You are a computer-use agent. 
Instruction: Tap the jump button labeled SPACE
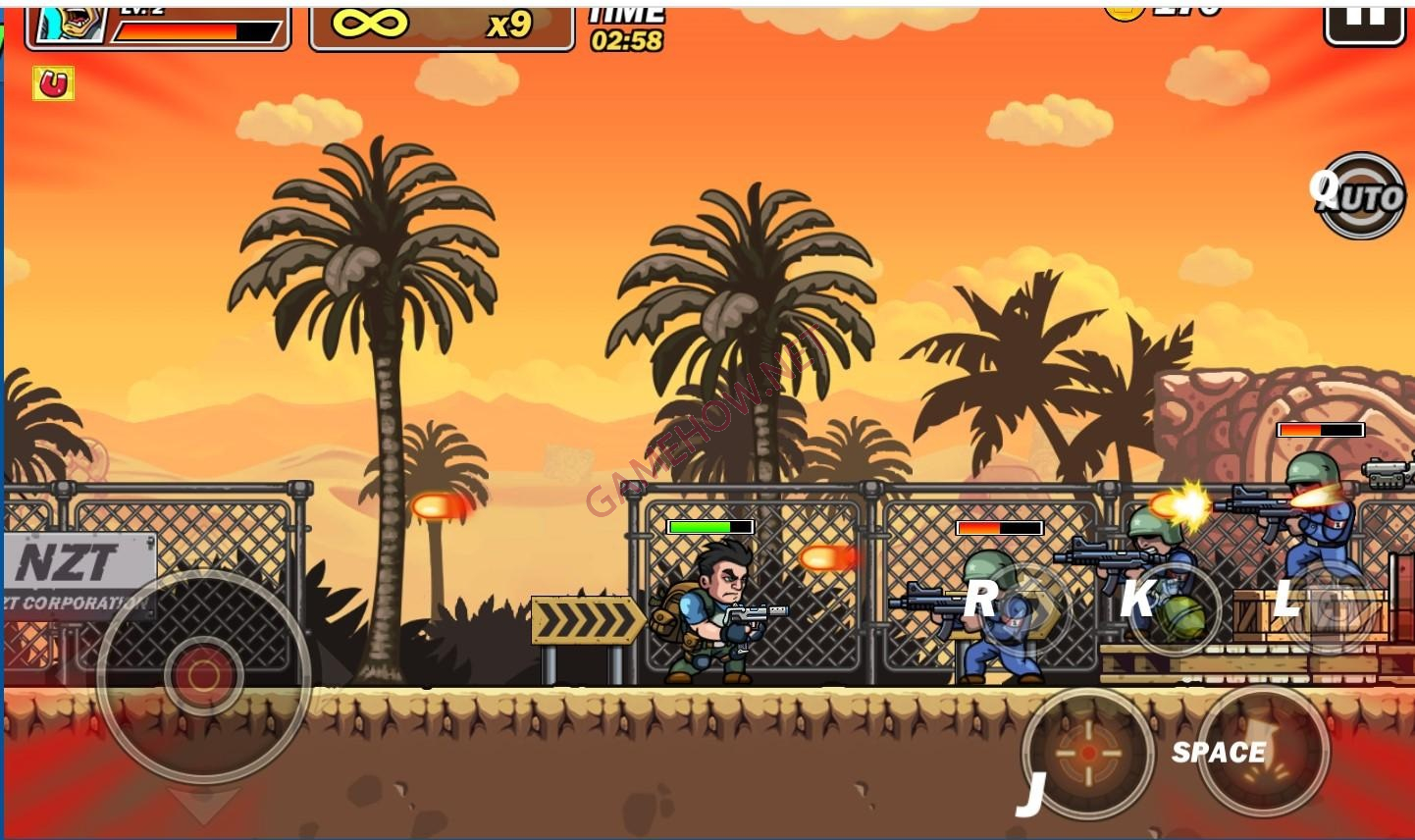[1263, 753]
